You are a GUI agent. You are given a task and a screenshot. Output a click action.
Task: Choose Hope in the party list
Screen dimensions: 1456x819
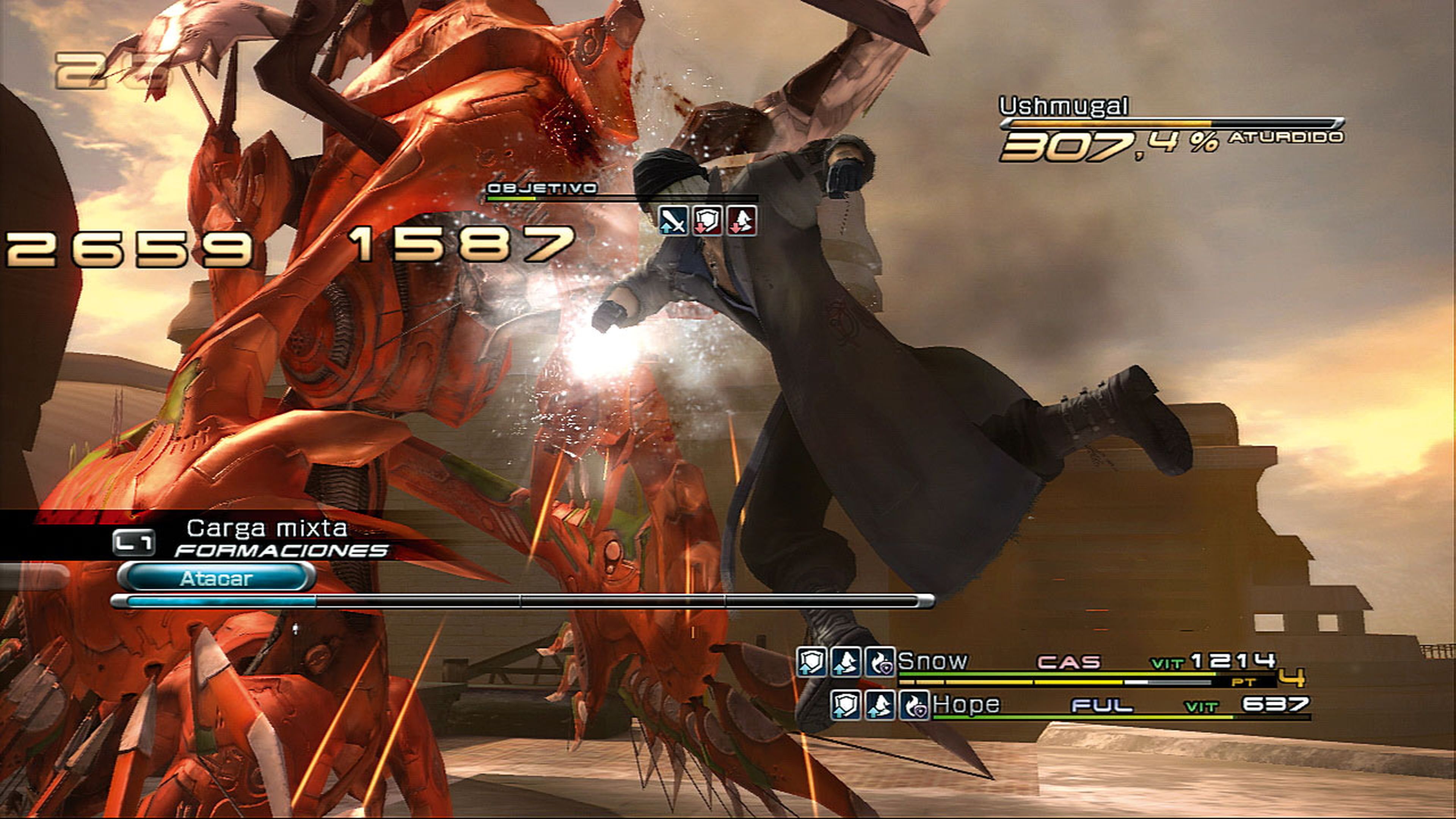pyautogui.click(x=966, y=704)
